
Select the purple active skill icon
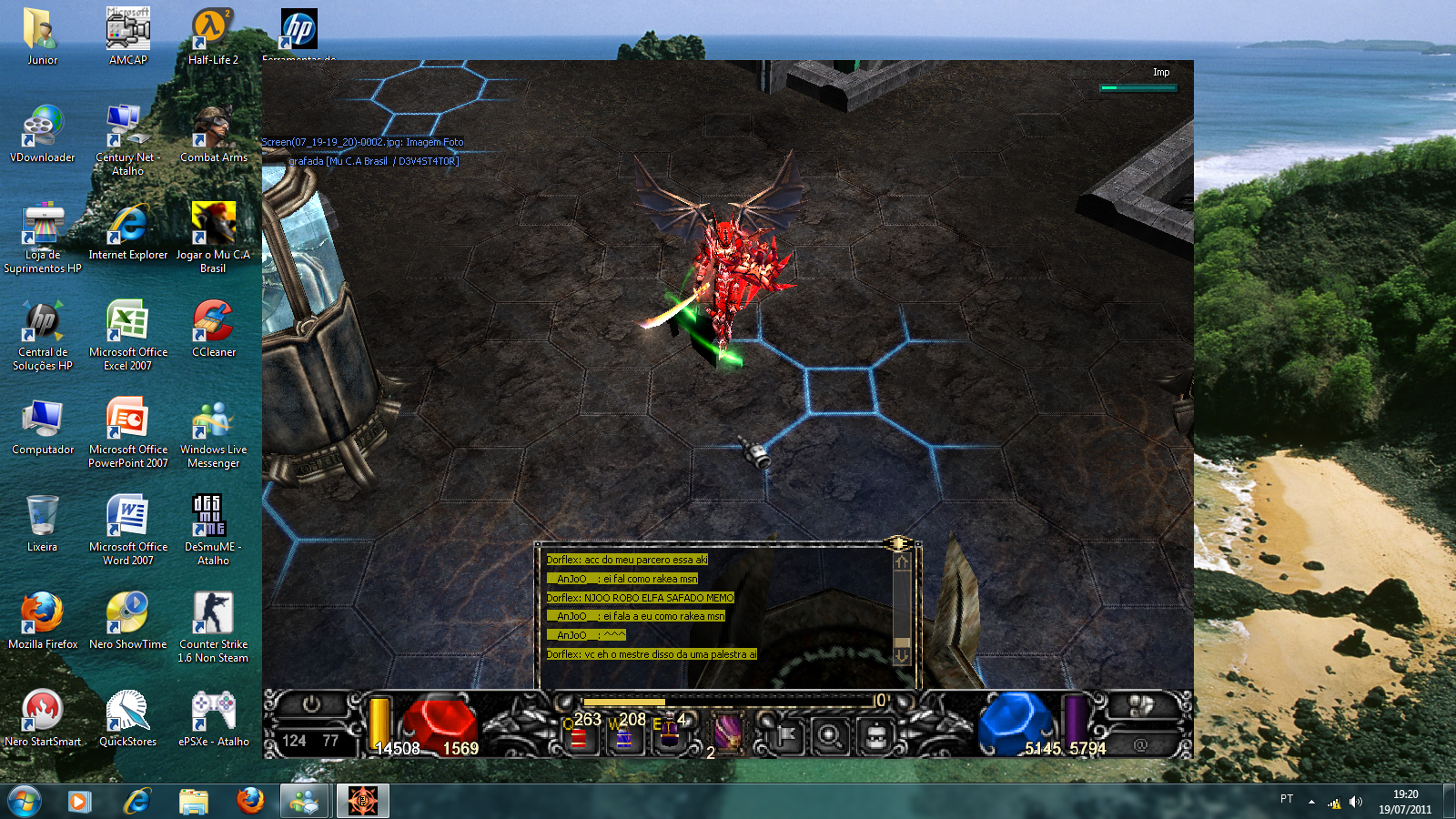pos(727,733)
